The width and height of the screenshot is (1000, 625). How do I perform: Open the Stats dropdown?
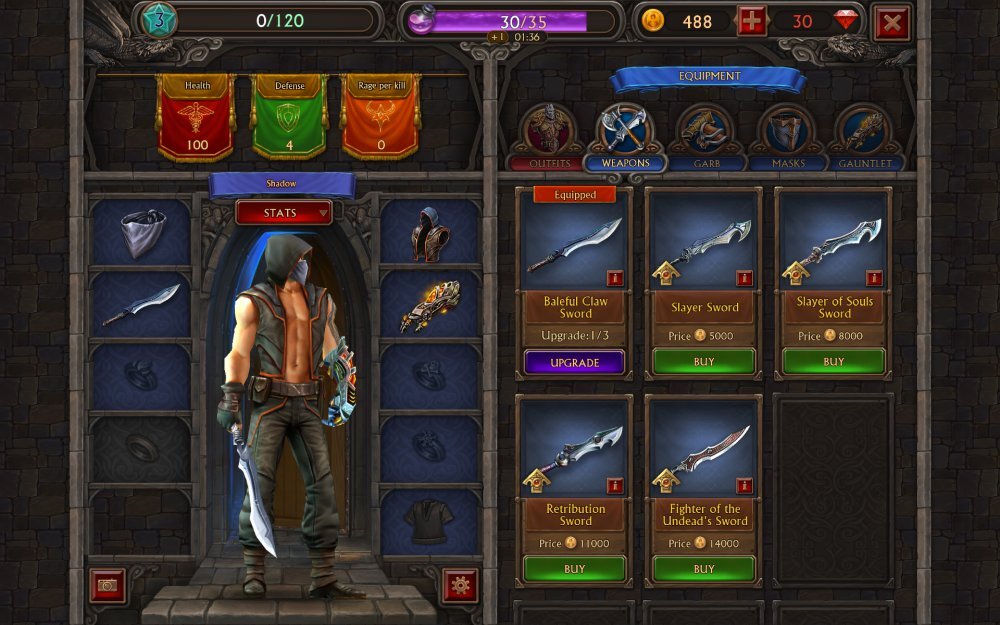pyautogui.click(x=284, y=212)
